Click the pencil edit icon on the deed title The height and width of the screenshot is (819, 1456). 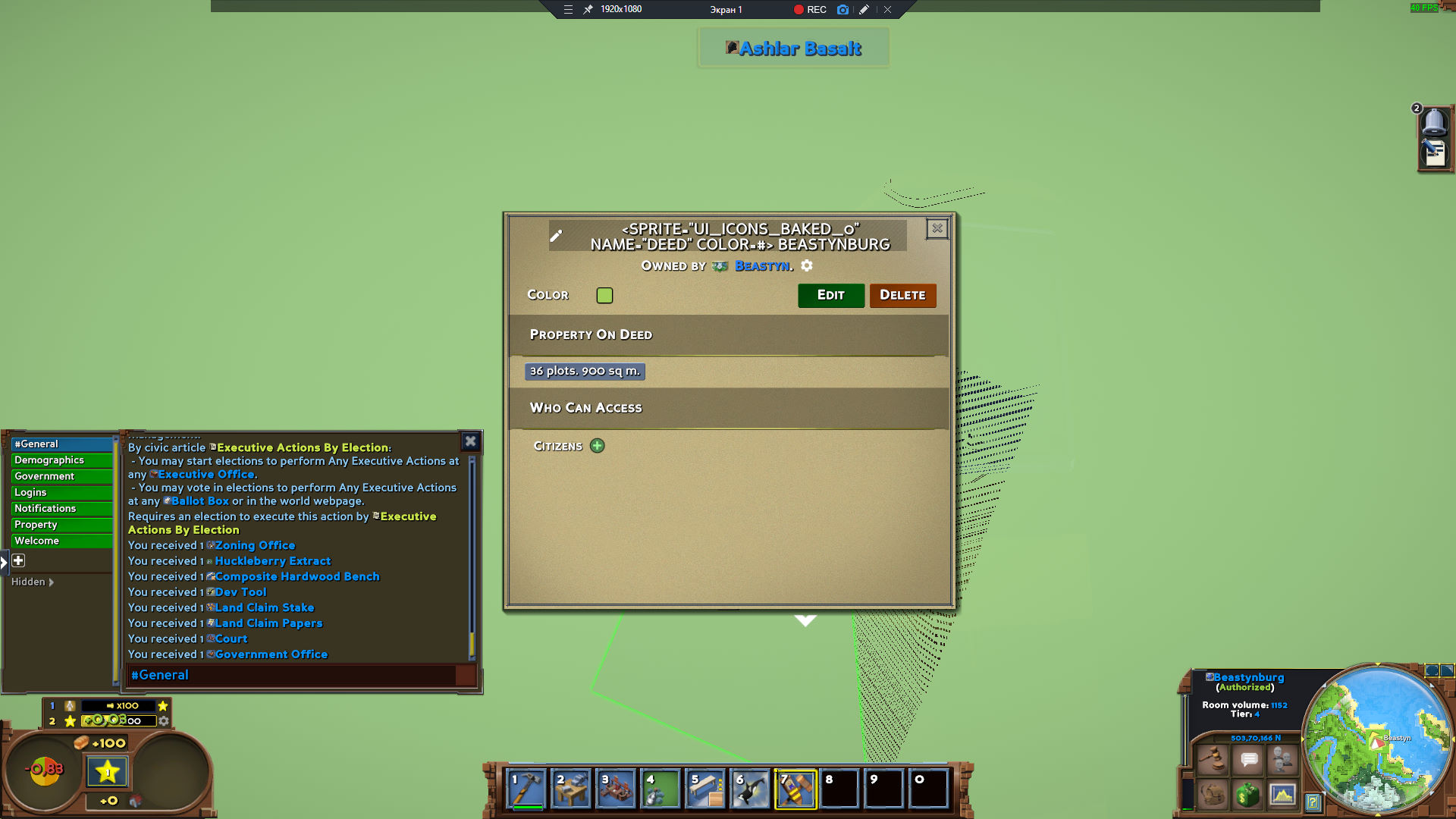click(557, 236)
